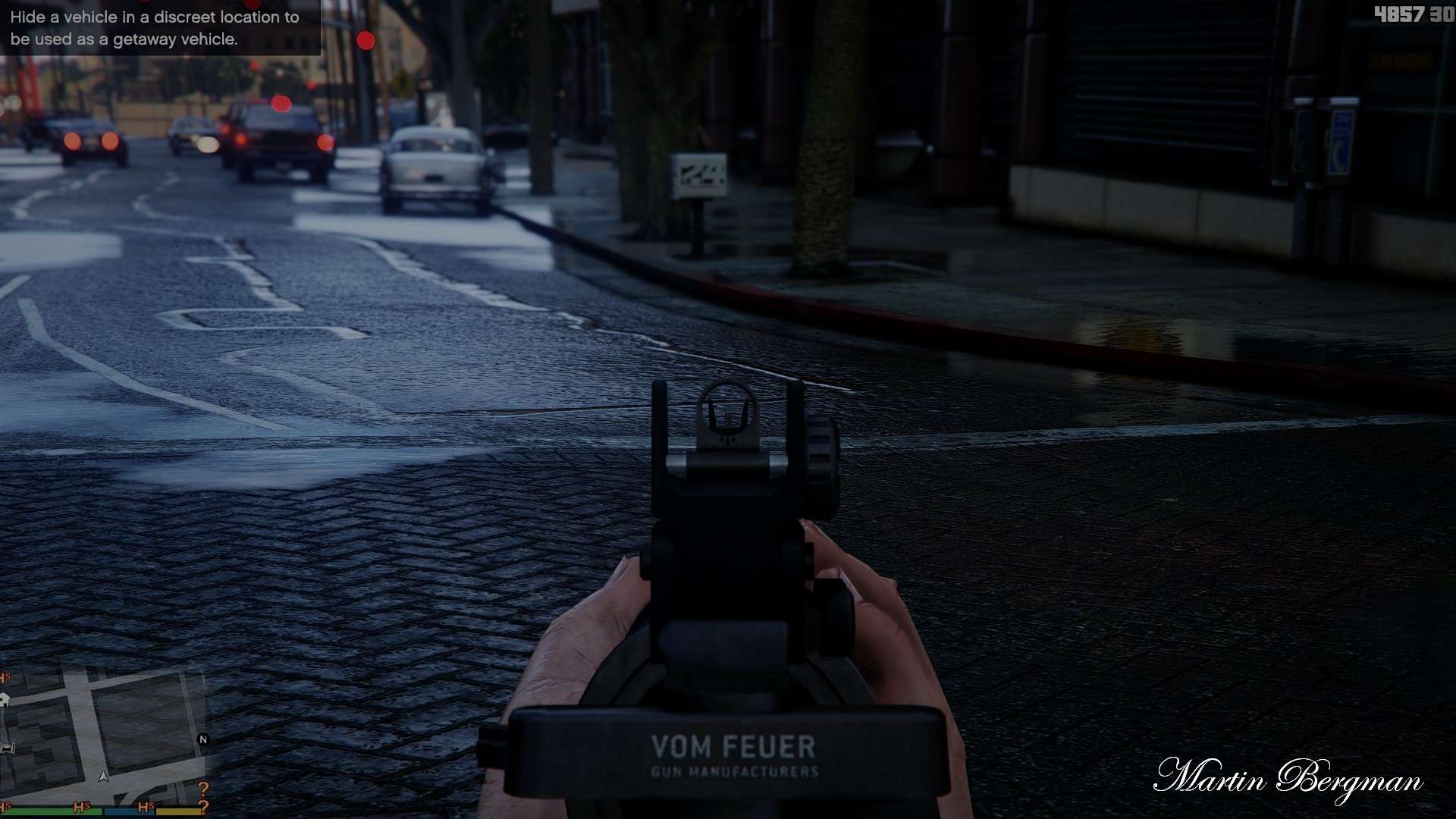
Task: Select the white player arrow on minimap
Action: (104, 777)
